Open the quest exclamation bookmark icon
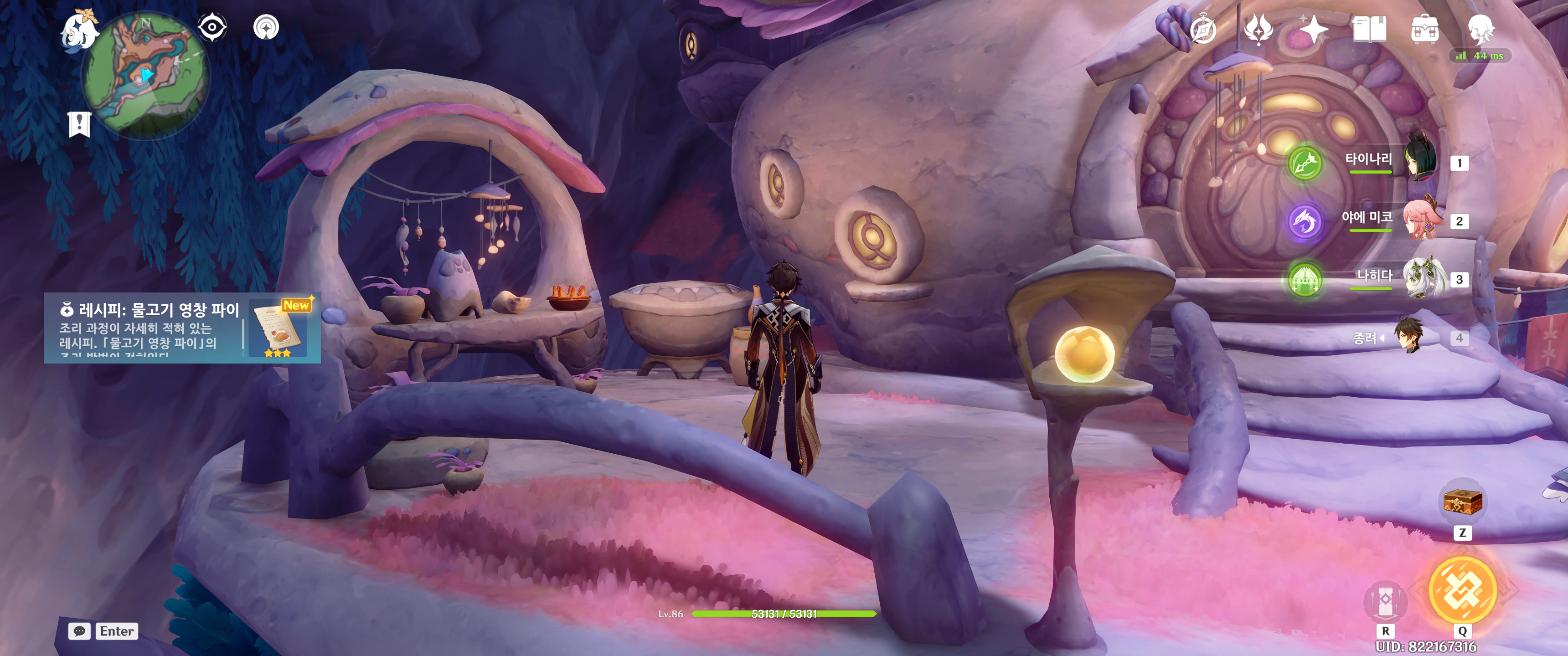Image resolution: width=1568 pixels, height=656 pixels. [x=79, y=124]
